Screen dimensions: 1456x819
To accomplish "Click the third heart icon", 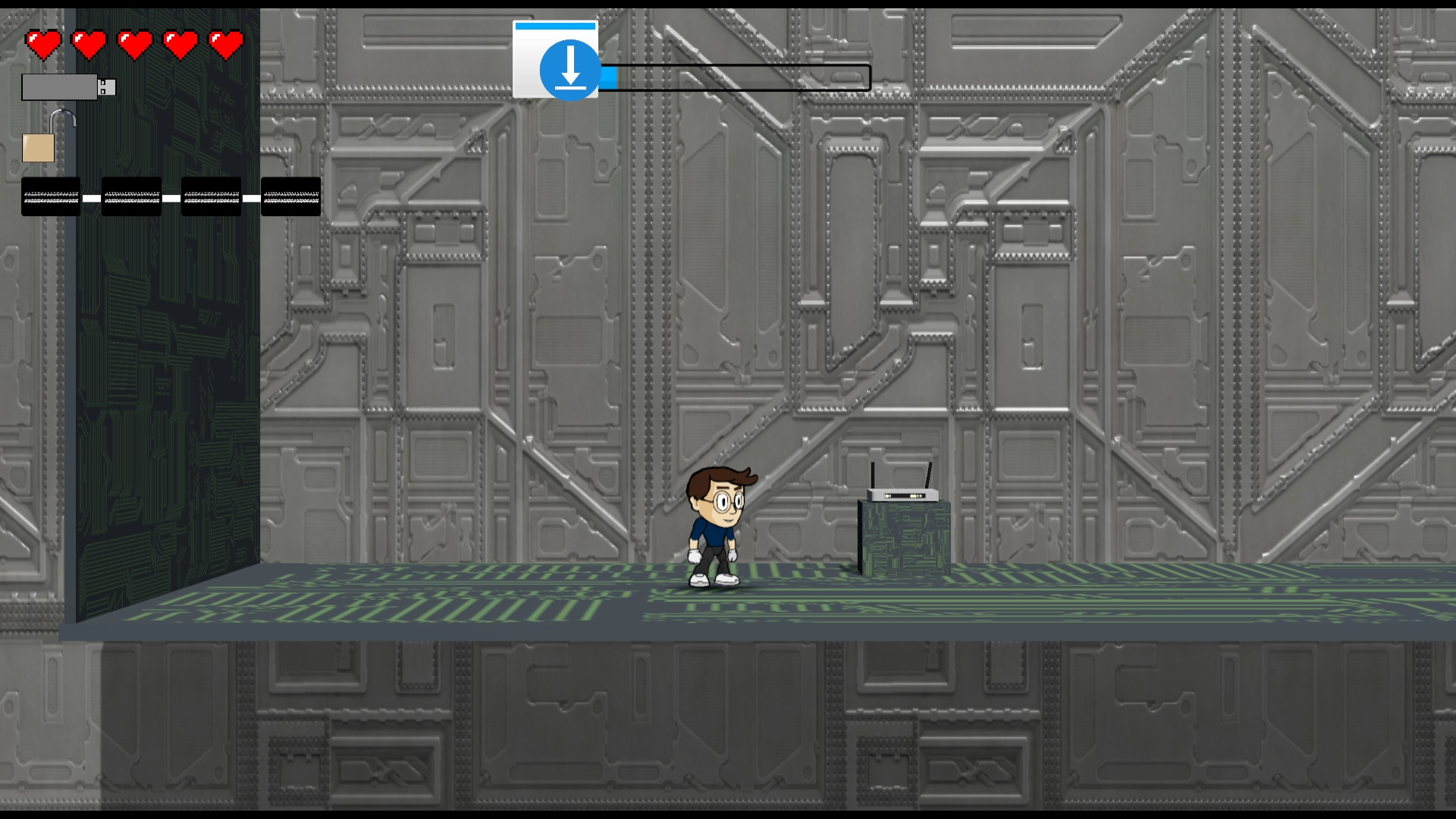I will [134, 44].
